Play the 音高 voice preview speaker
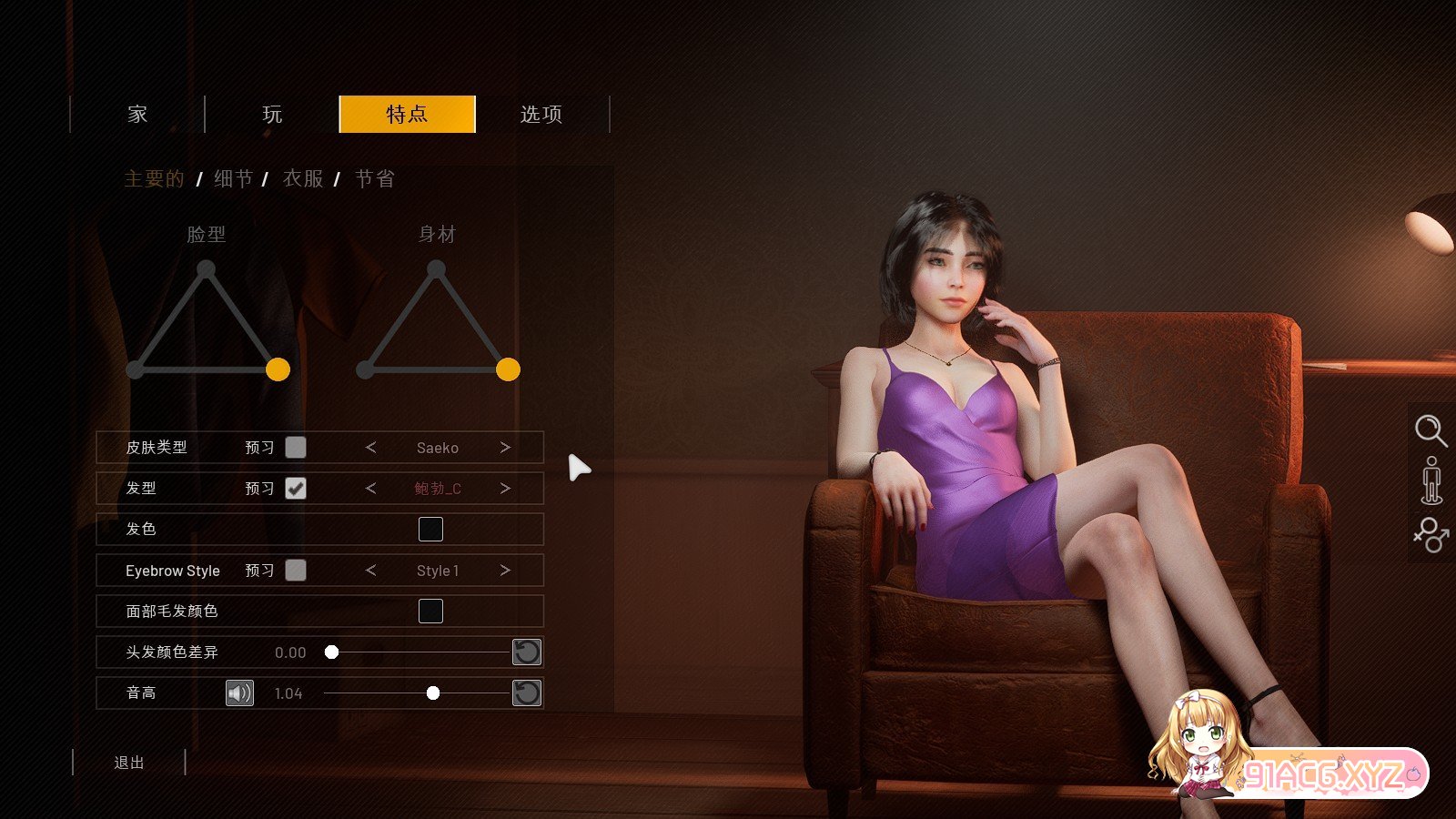This screenshot has height=819, width=1456. [x=239, y=693]
